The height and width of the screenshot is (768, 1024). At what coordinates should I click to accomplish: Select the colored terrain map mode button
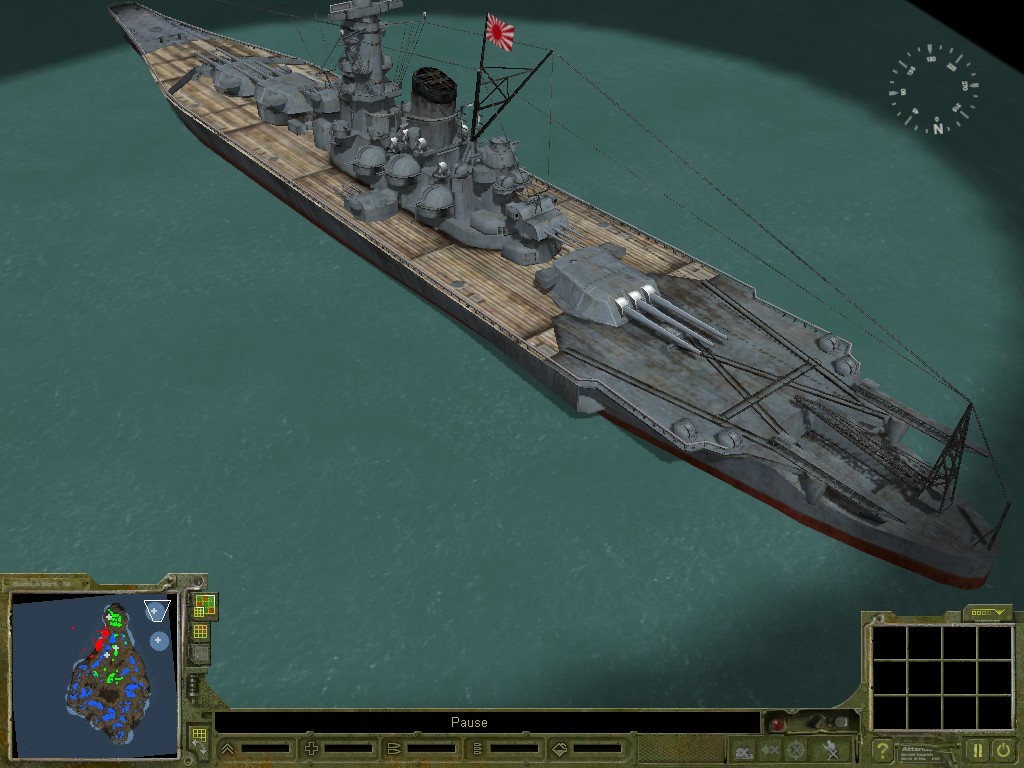tap(203, 605)
